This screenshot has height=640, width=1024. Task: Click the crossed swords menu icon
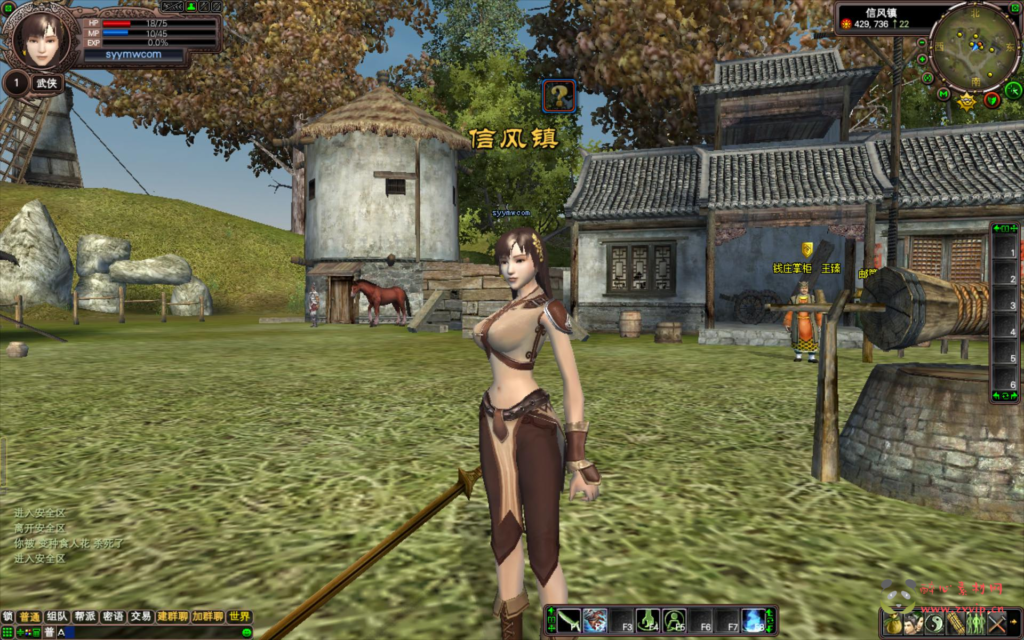point(997,623)
